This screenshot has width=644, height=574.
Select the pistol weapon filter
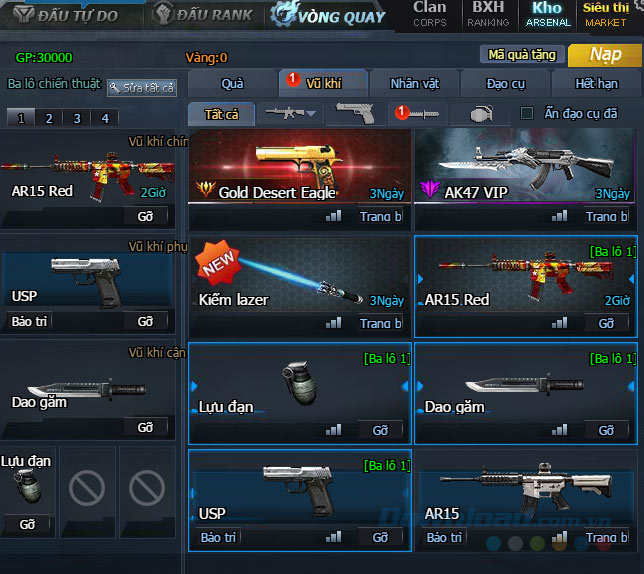click(355, 114)
